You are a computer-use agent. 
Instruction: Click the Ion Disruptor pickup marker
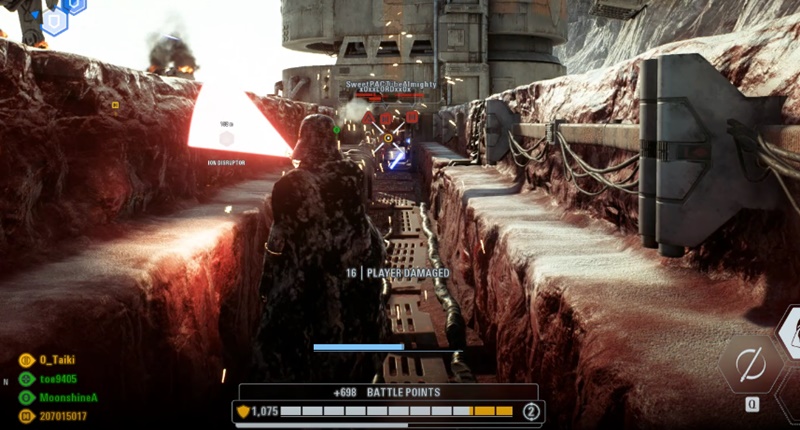(x=227, y=138)
